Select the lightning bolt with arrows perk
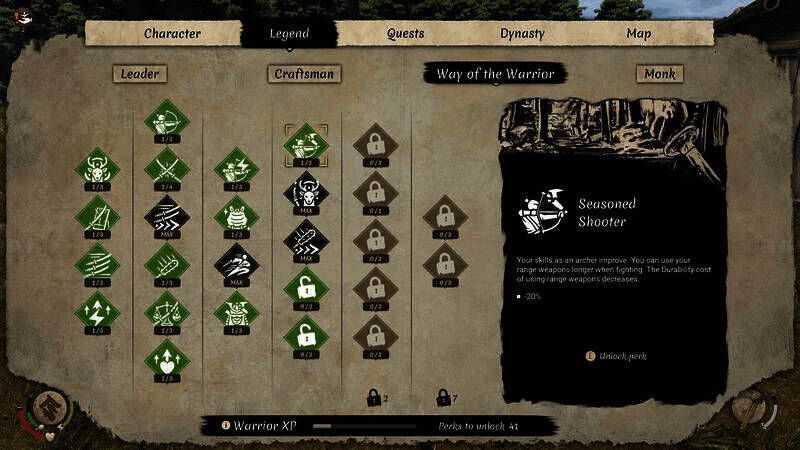The image size is (800, 450). [97, 309]
